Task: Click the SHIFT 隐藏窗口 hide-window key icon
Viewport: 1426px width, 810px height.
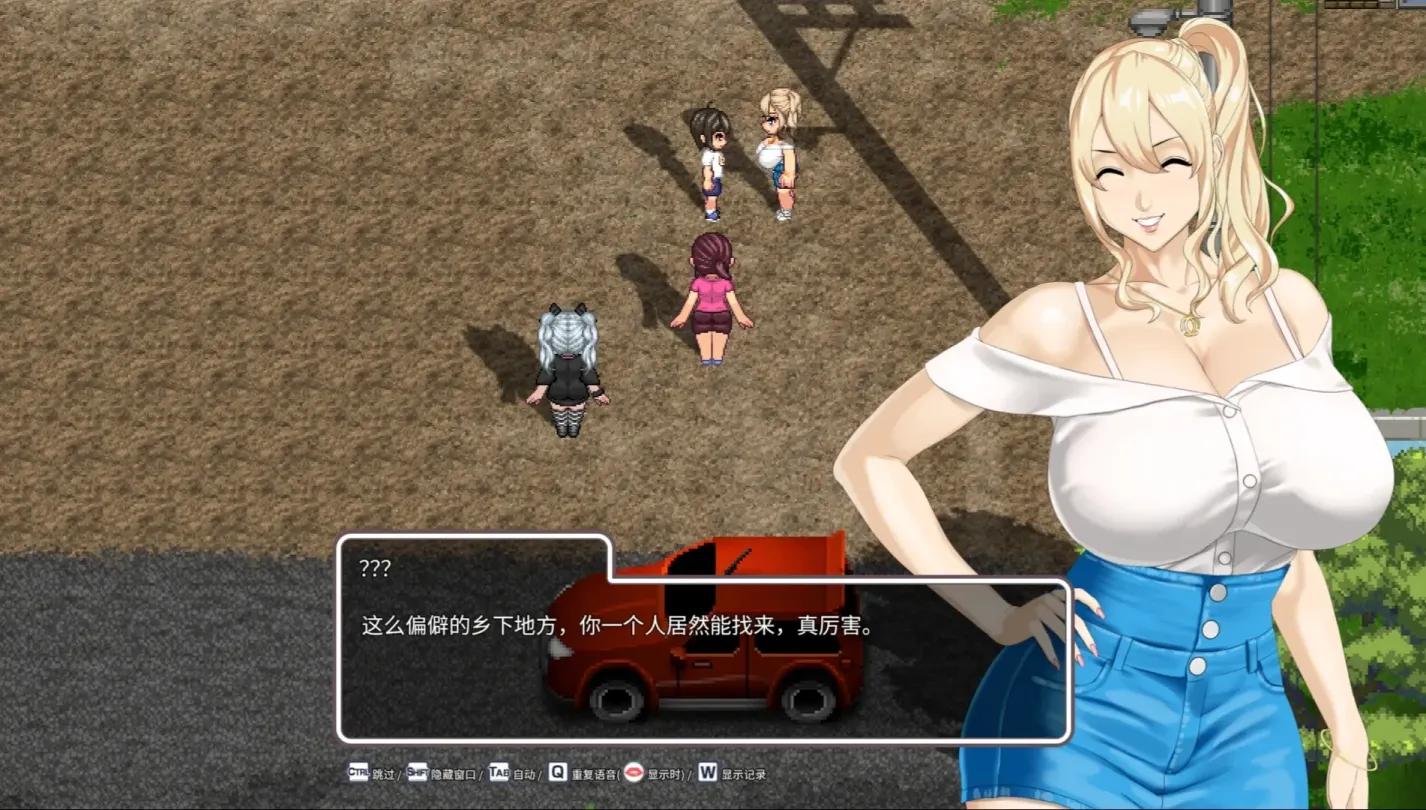Action: [417, 772]
